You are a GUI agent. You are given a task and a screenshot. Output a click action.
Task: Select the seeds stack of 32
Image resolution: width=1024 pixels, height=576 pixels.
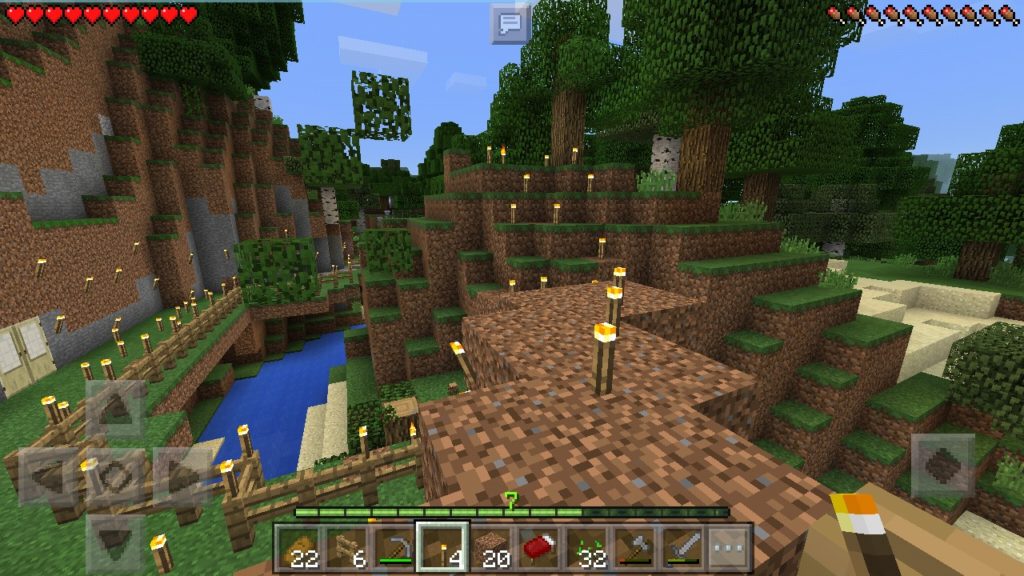[x=586, y=547]
